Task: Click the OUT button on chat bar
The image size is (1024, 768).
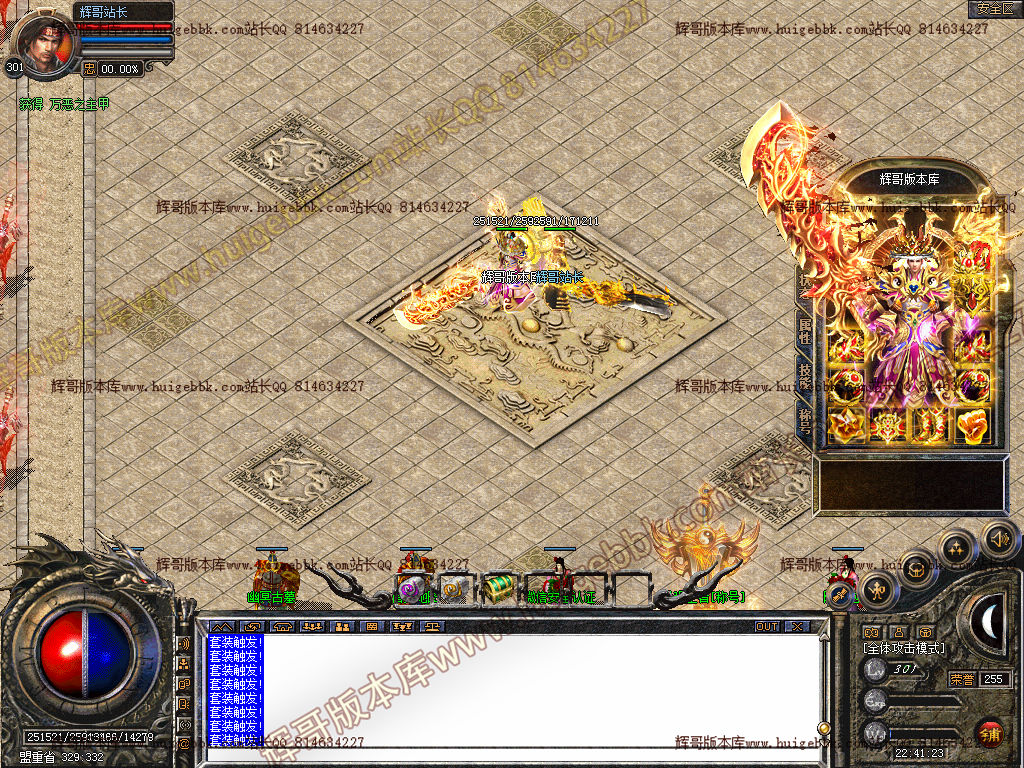Action: (x=767, y=627)
